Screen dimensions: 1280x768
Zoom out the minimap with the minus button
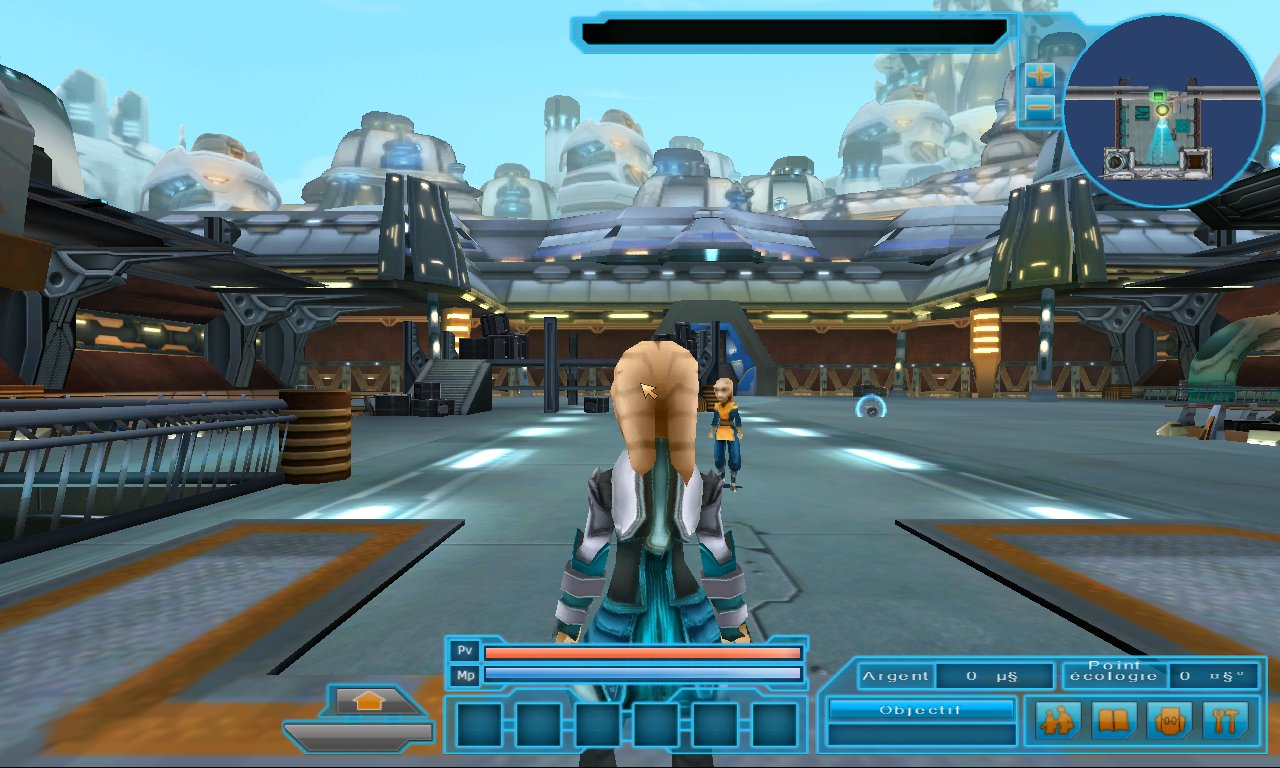(x=1040, y=107)
